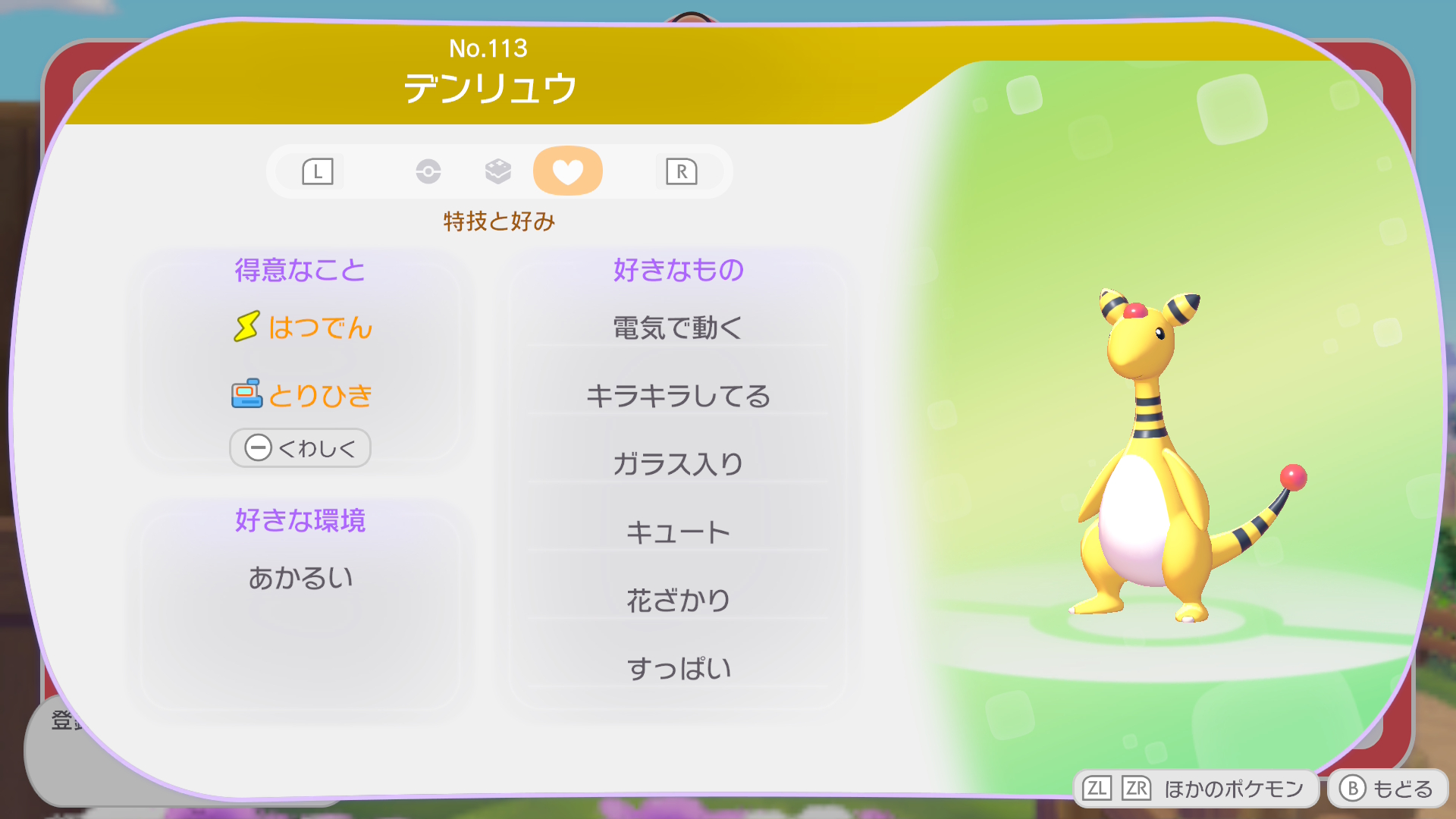Click the あかるい environment entry
The height and width of the screenshot is (819, 1456).
300,578
